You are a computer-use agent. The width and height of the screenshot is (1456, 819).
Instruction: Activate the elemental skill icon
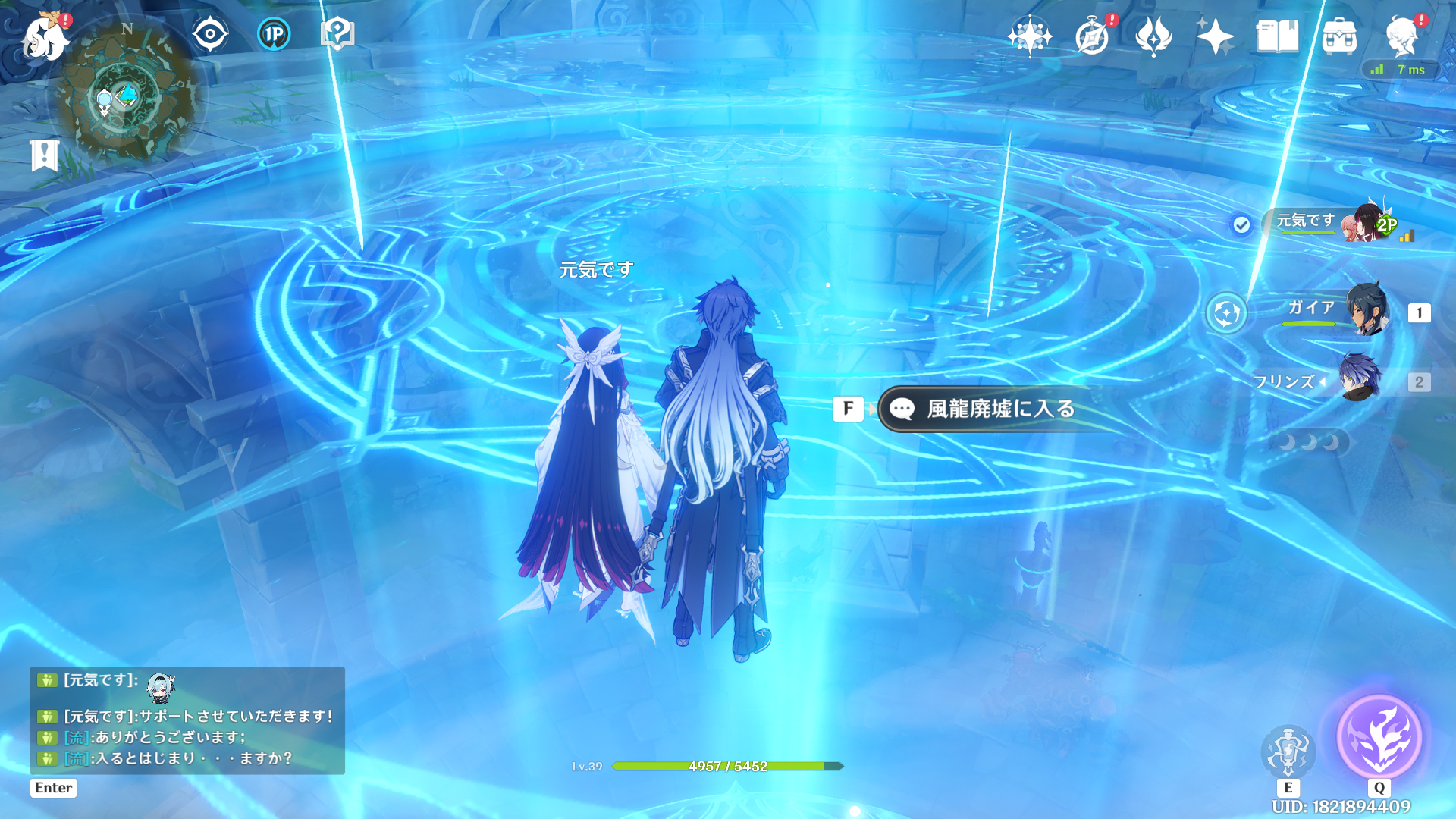tap(1288, 751)
